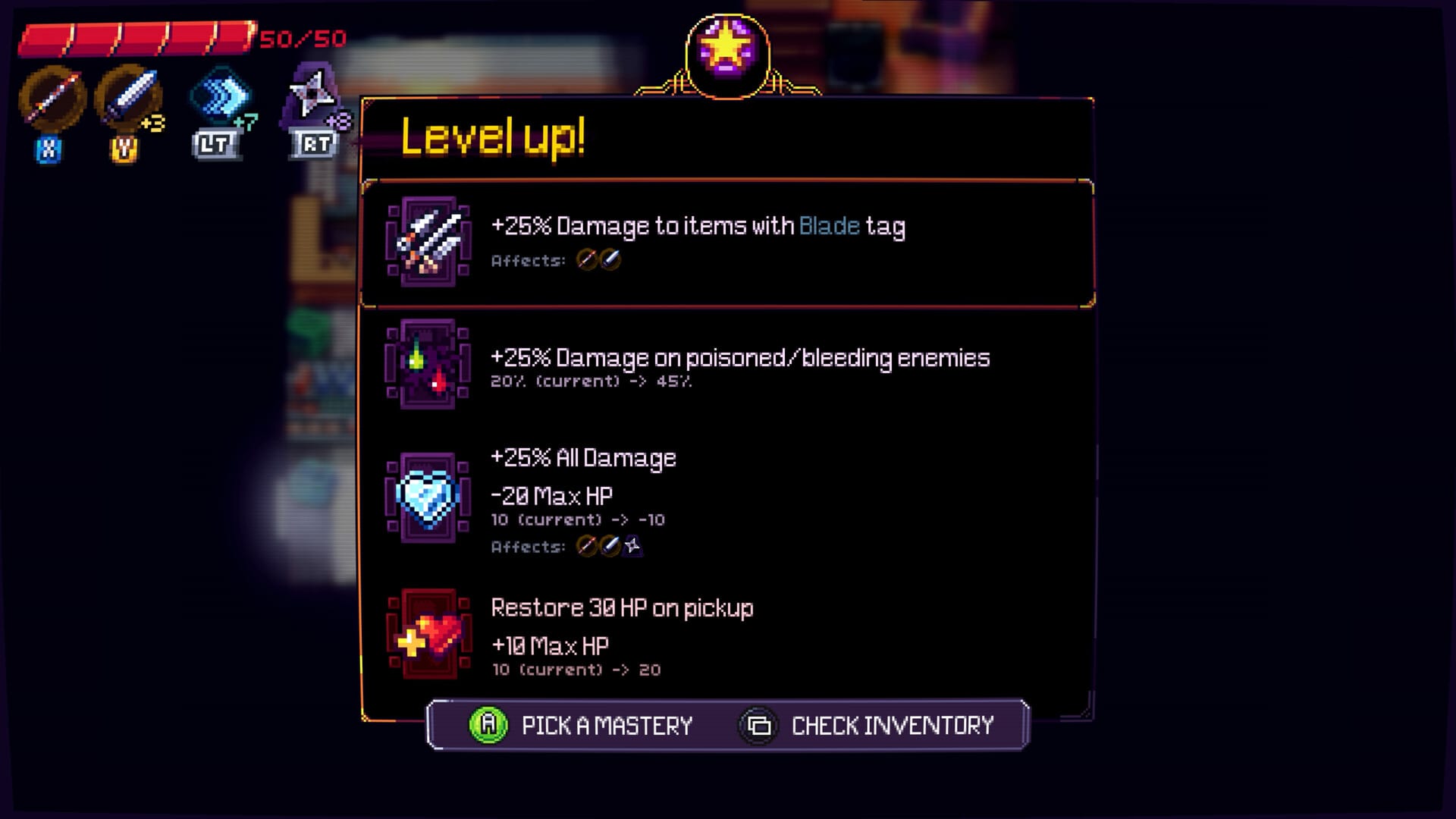This screenshot has height=819, width=1456.
Task: Choose the +25% Blade tag damage mastery
Action: (x=726, y=243)
